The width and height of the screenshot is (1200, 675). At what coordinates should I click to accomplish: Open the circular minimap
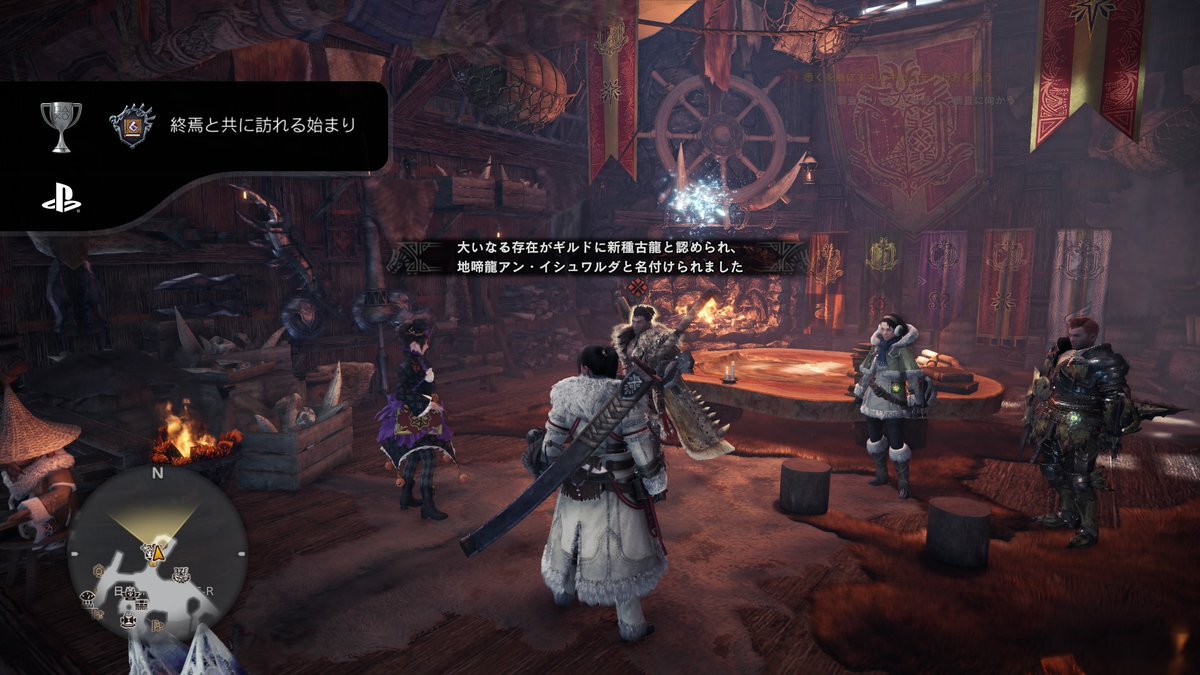pyautogui.click(x=157, y=555)
